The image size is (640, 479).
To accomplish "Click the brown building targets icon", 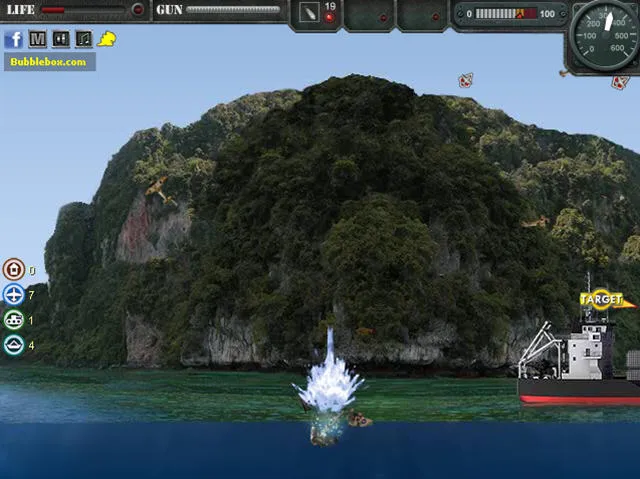I will click(x=14, y=269).
